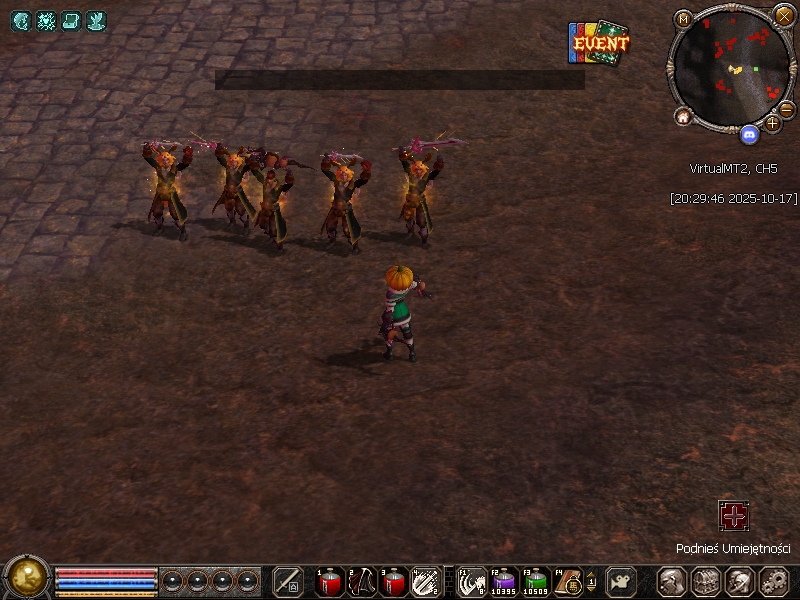
Task: Open the Discord link button
Action: pyautogui.click(x=749, y=132)
